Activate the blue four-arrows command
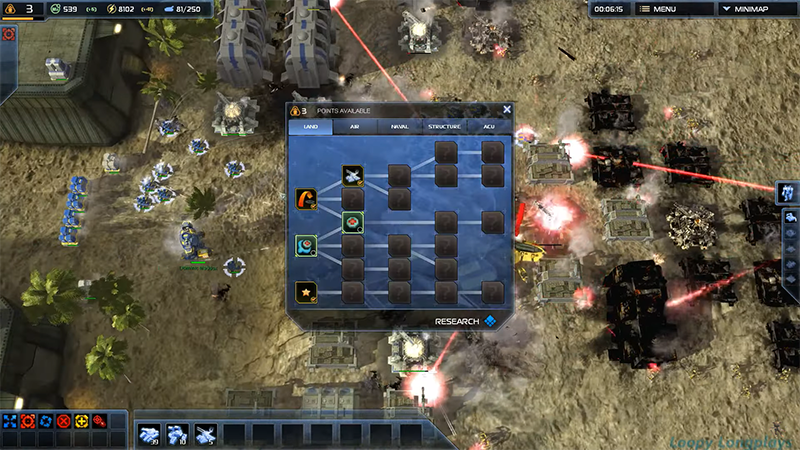Image resolution: width=800 pixels, height=450 pixels. point(10,421)
